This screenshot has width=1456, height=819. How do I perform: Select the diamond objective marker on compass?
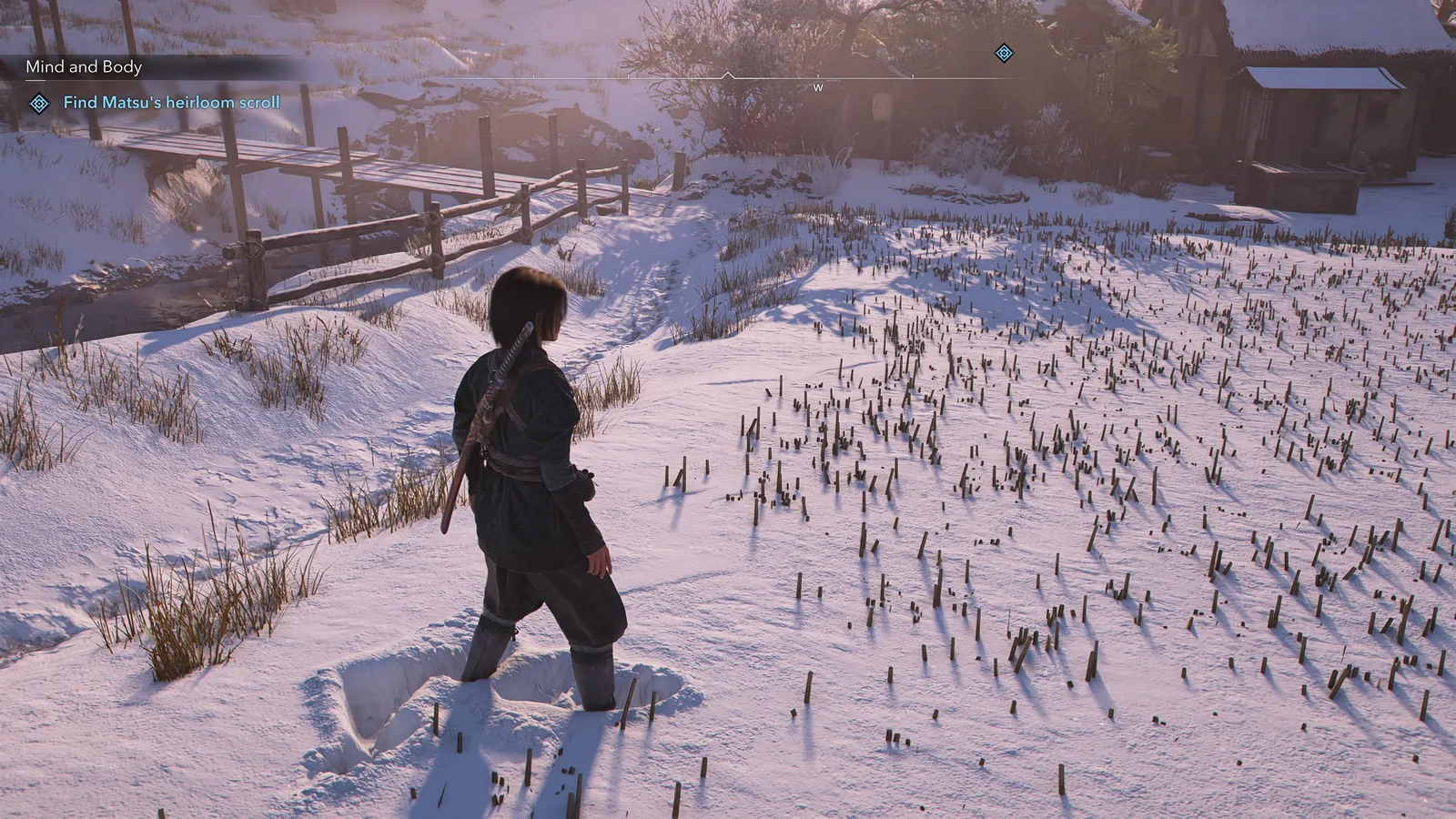click(x=1004, y=54)
